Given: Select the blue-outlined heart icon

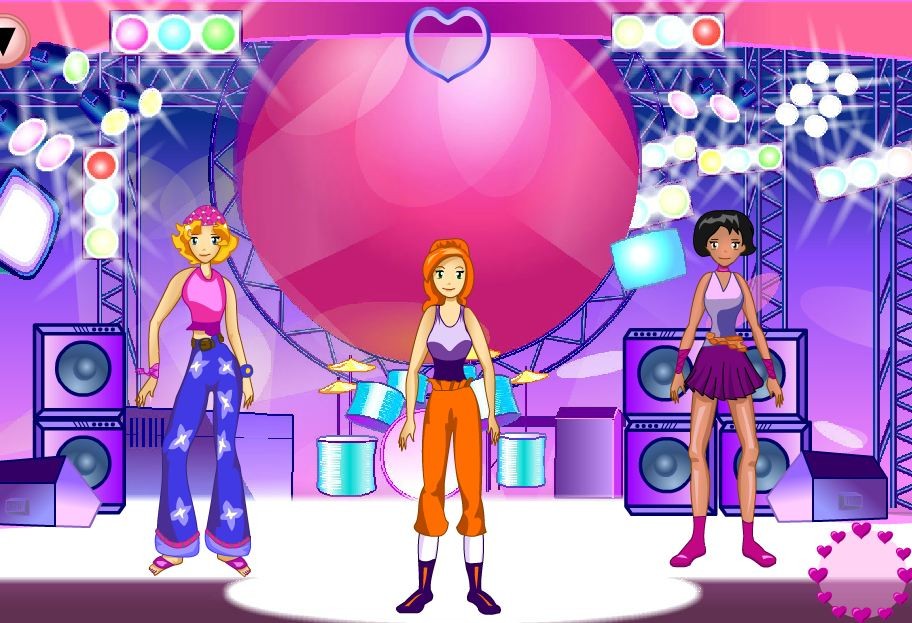Looking at the screenshot, I should pyautogui.click(x=448, y=42).
